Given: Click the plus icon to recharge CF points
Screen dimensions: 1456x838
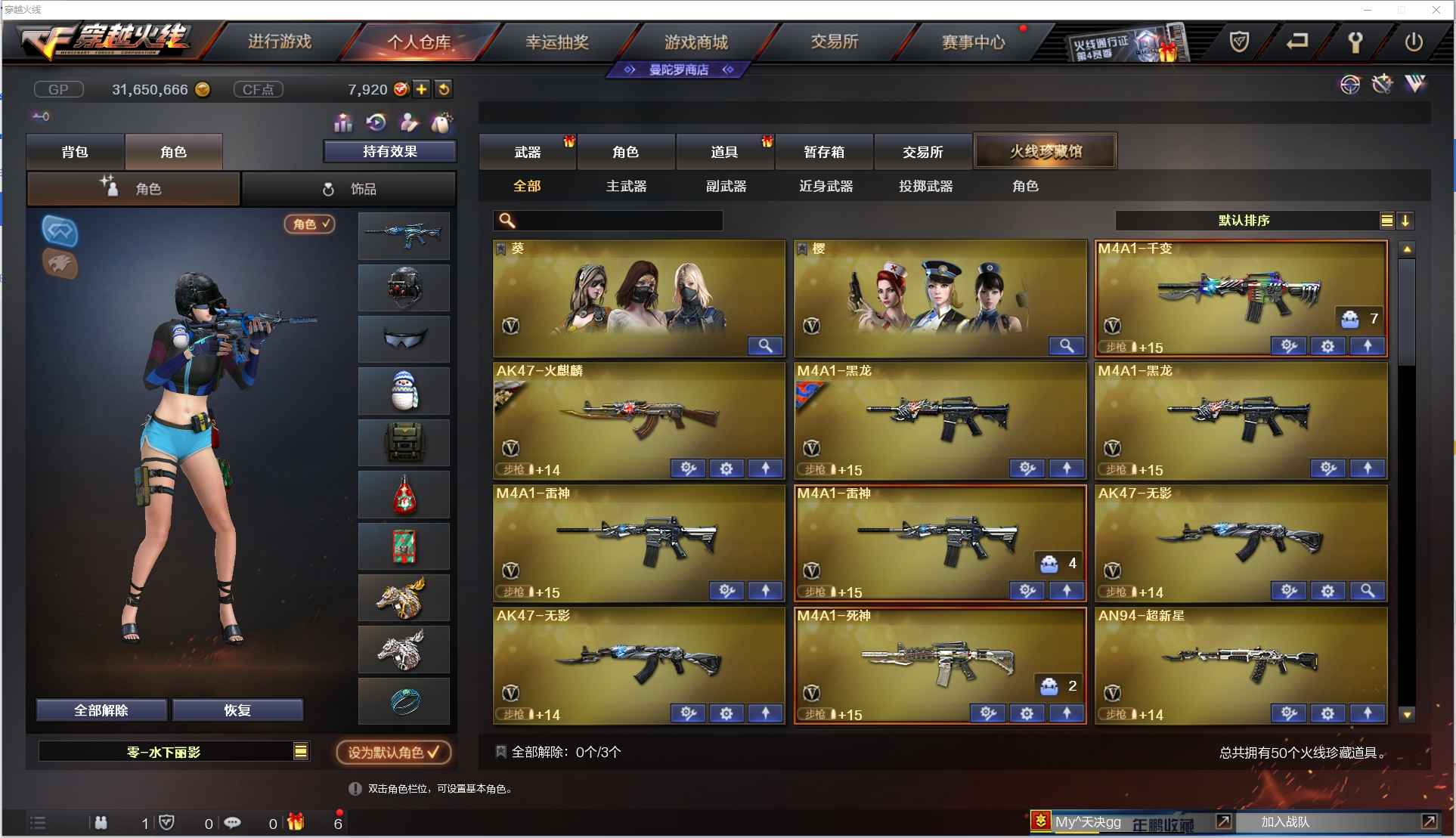Looking at the screenshot, I should [x=421, y=89].
